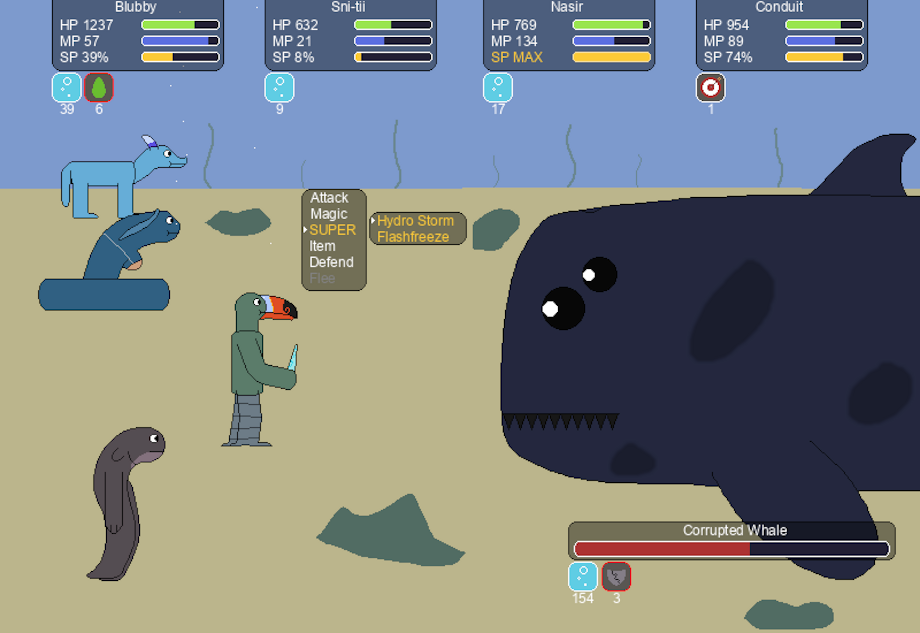Screen dimensions: 920x633
Task: Select Conduit's party status panel
Action: (781, 35)
